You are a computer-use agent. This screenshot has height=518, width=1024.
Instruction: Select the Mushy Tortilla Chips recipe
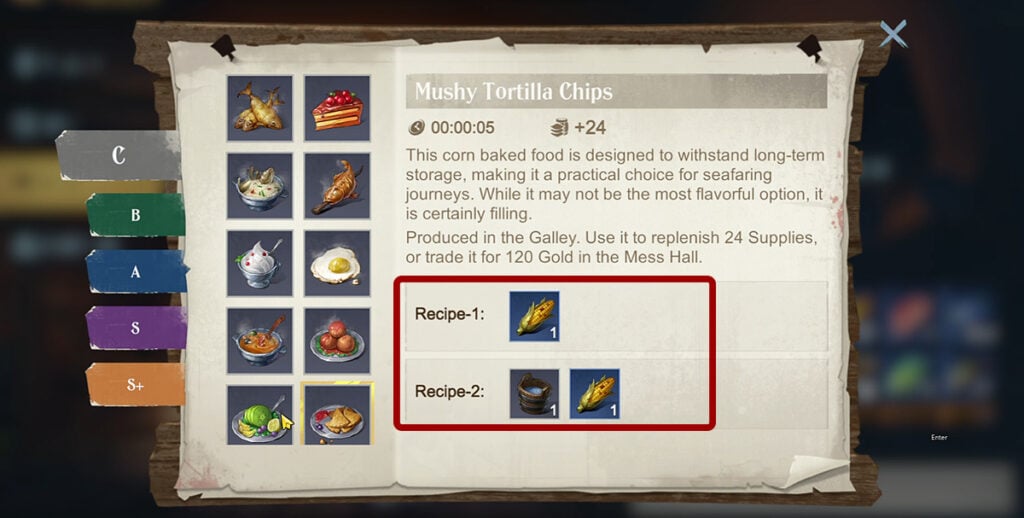[x=337, y=415]
